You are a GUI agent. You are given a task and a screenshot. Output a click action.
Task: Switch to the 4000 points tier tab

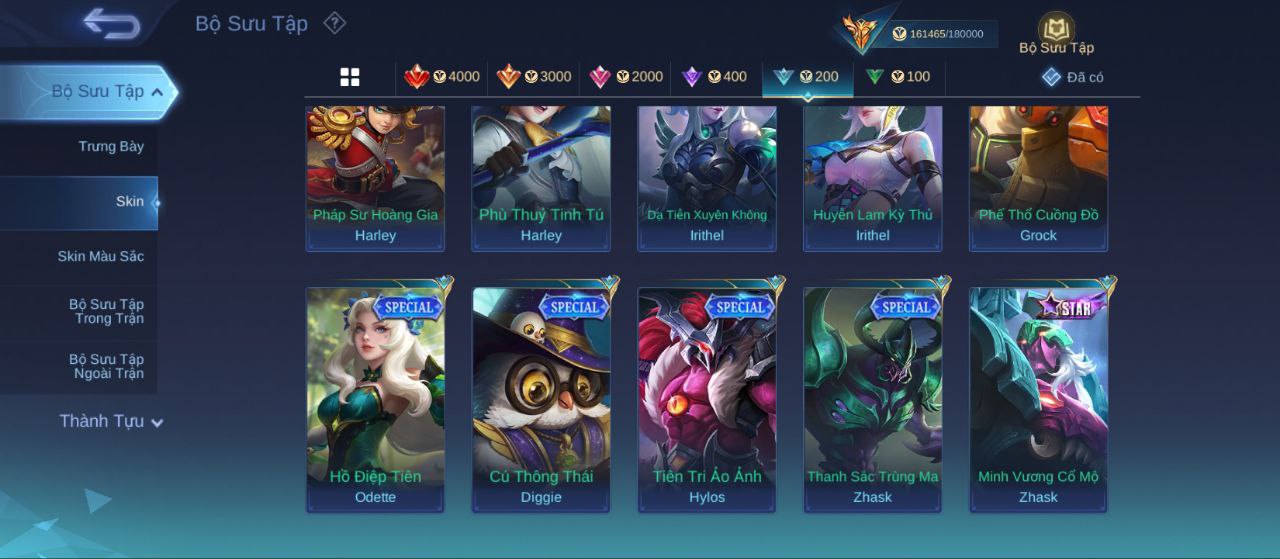click(442, 77)
